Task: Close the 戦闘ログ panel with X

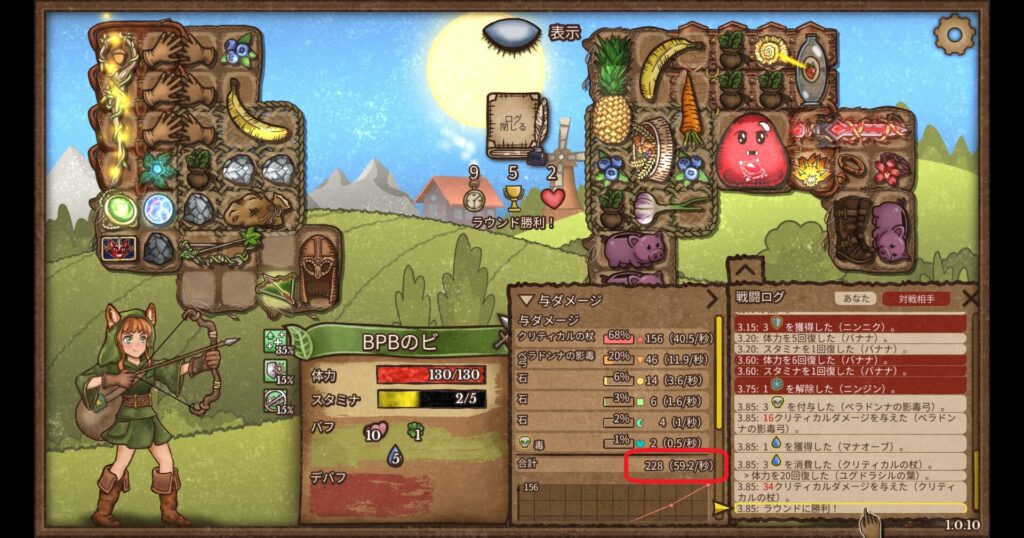Action: (969, 297)
